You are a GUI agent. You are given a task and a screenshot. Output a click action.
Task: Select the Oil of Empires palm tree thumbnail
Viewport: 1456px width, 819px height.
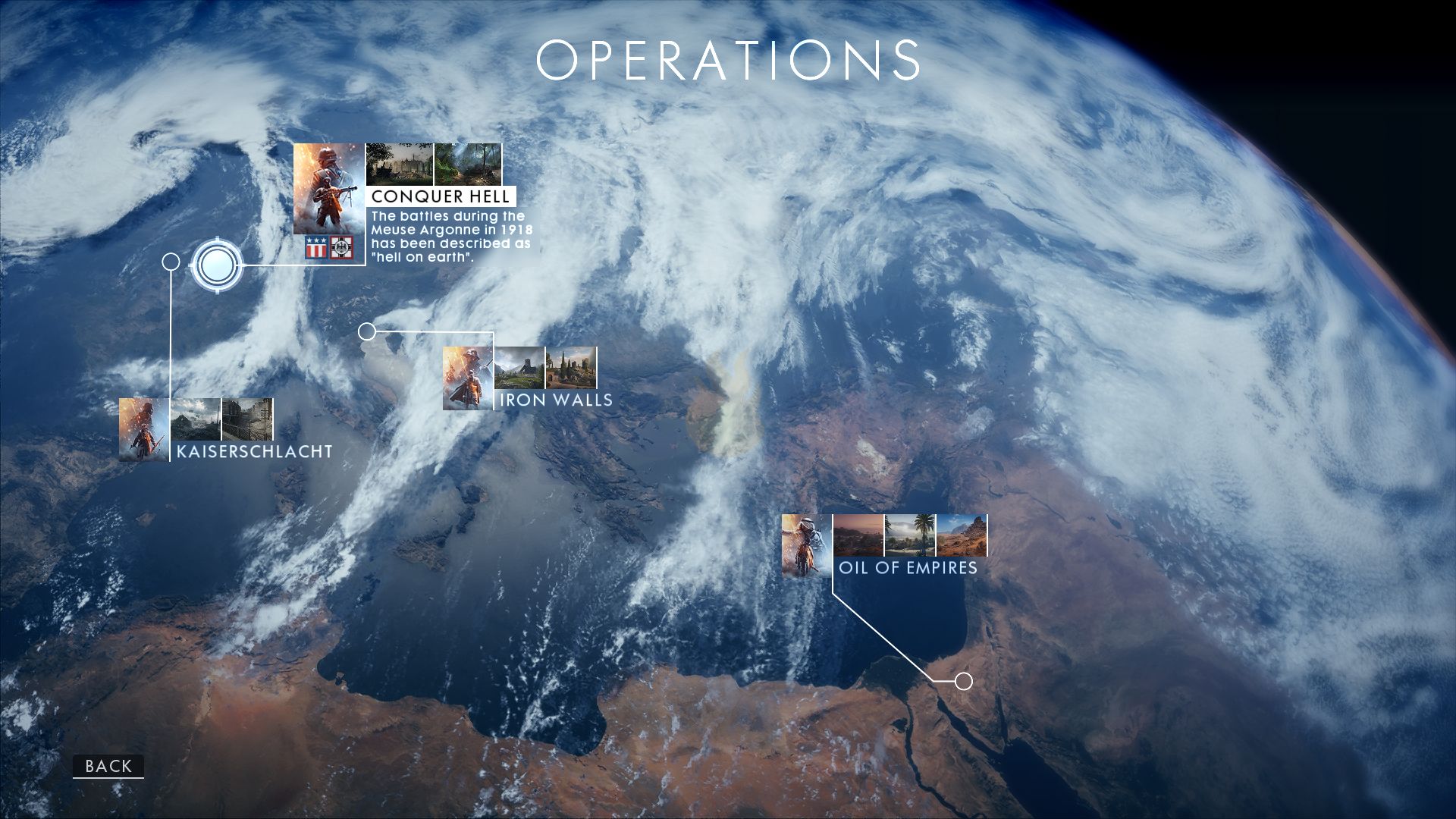(910, 535)
